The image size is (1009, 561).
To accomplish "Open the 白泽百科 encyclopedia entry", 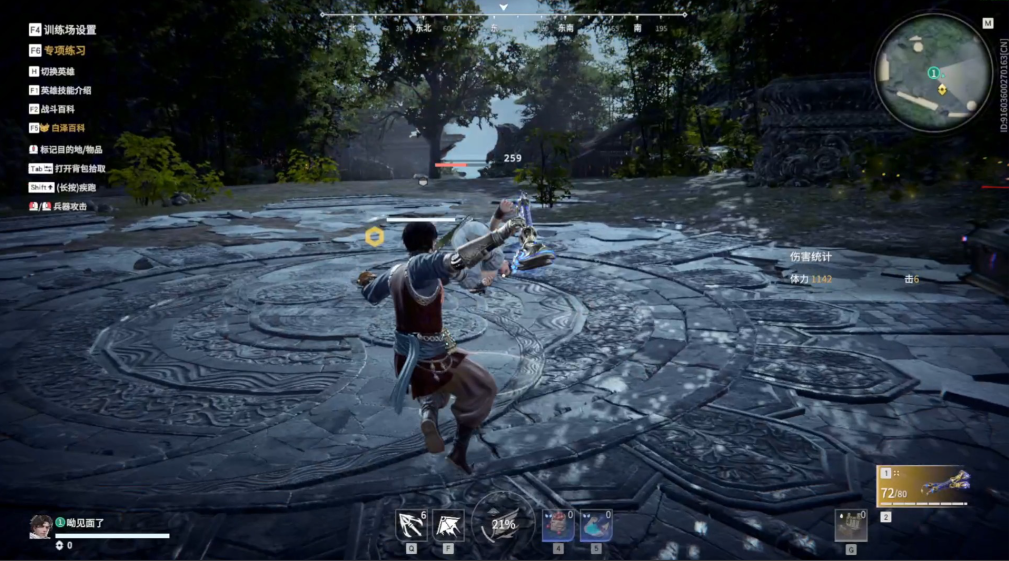I will tap(62, 128).
